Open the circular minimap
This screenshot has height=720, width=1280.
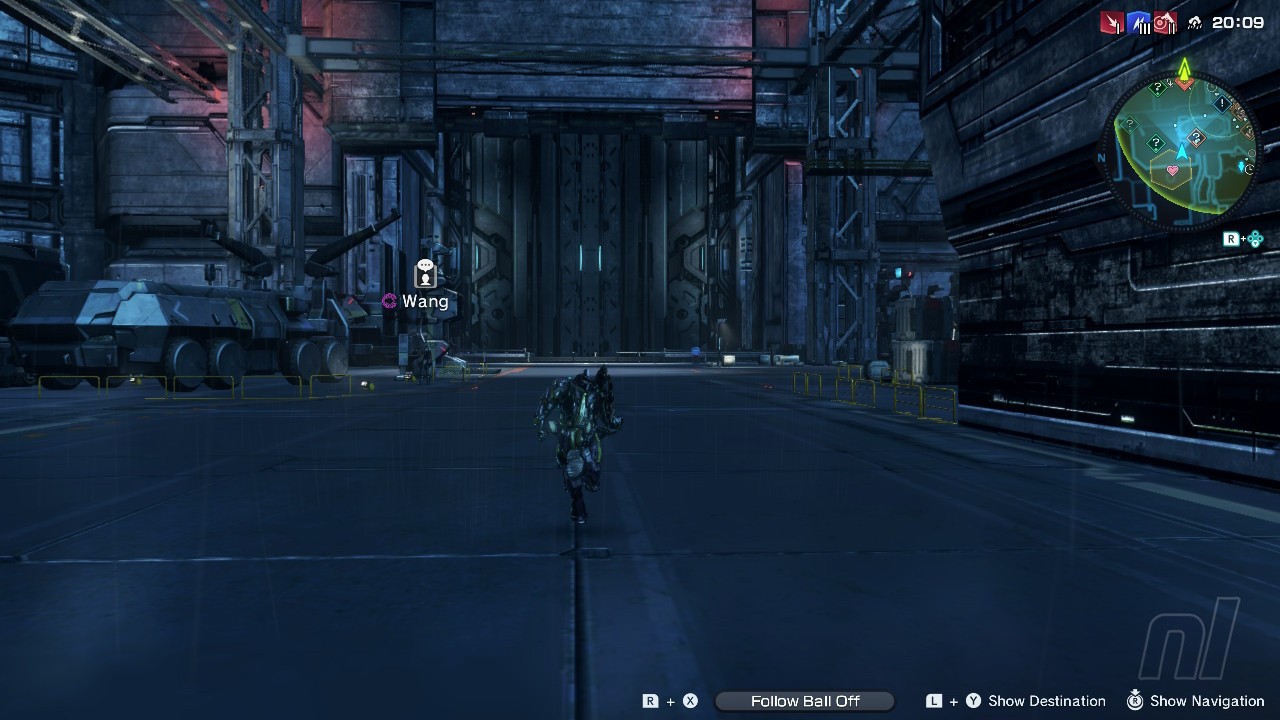click(x=1181, y=151)
